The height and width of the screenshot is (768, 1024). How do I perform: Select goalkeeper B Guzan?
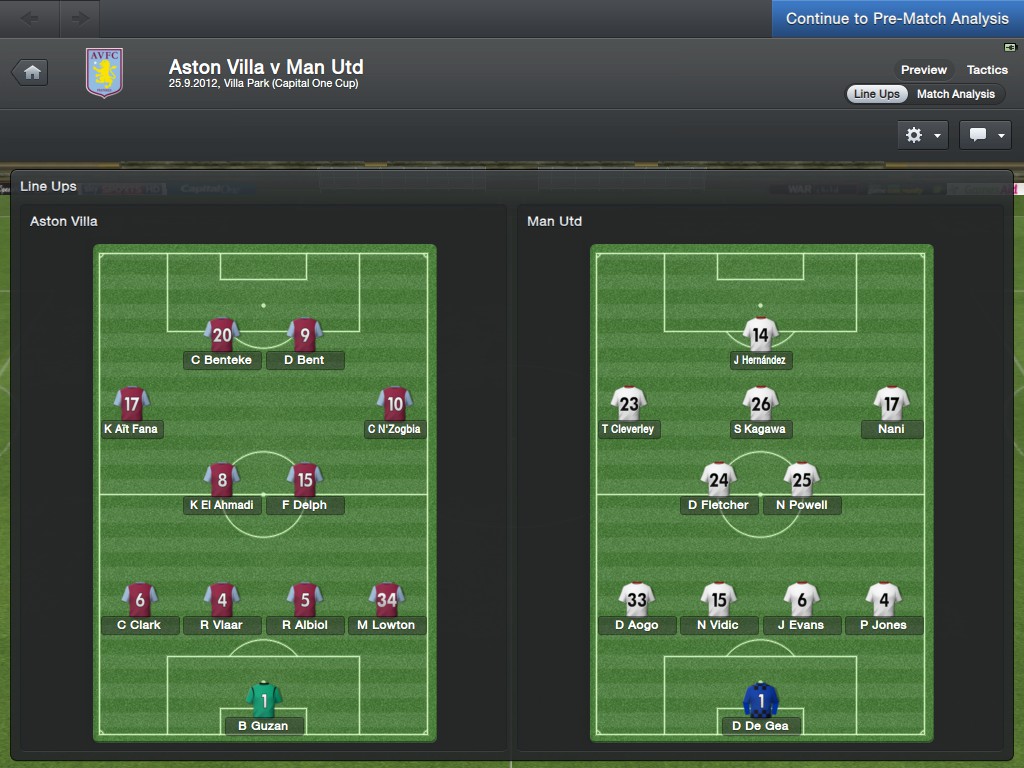[x=263, y=709]
